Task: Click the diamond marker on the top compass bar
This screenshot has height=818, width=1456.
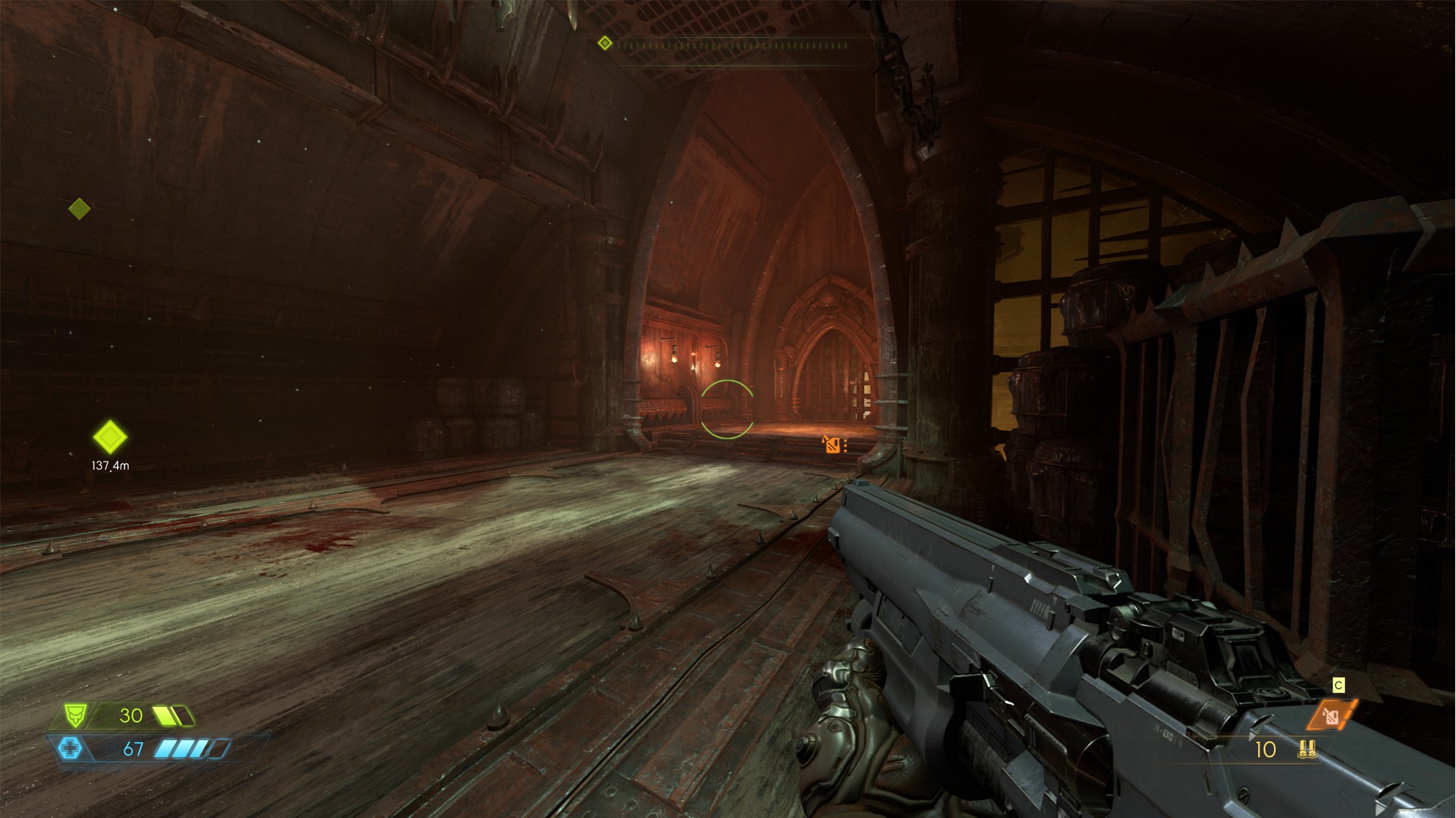Action: click(605, 43)
